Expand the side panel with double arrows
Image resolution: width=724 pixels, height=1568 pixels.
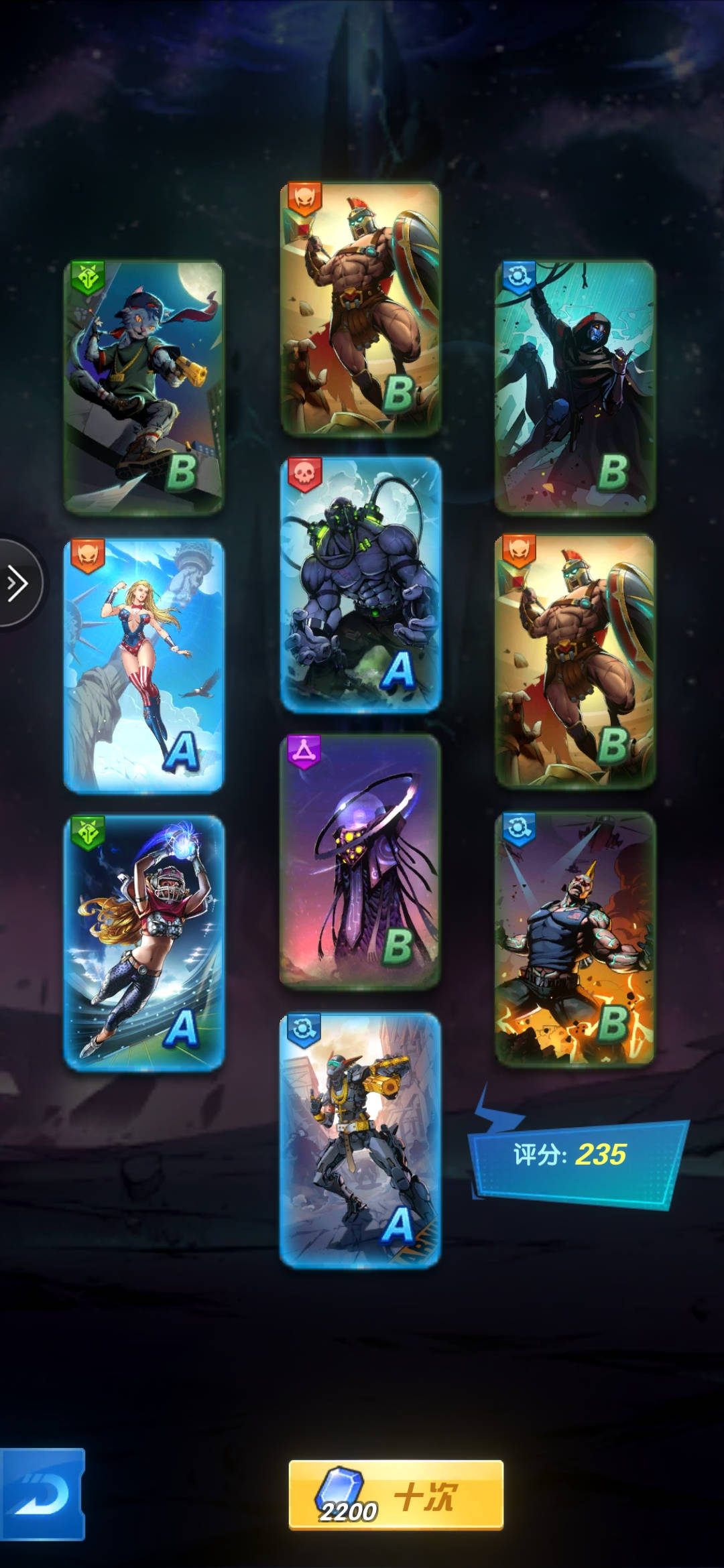pyautogui.click(x=17, y=583)
